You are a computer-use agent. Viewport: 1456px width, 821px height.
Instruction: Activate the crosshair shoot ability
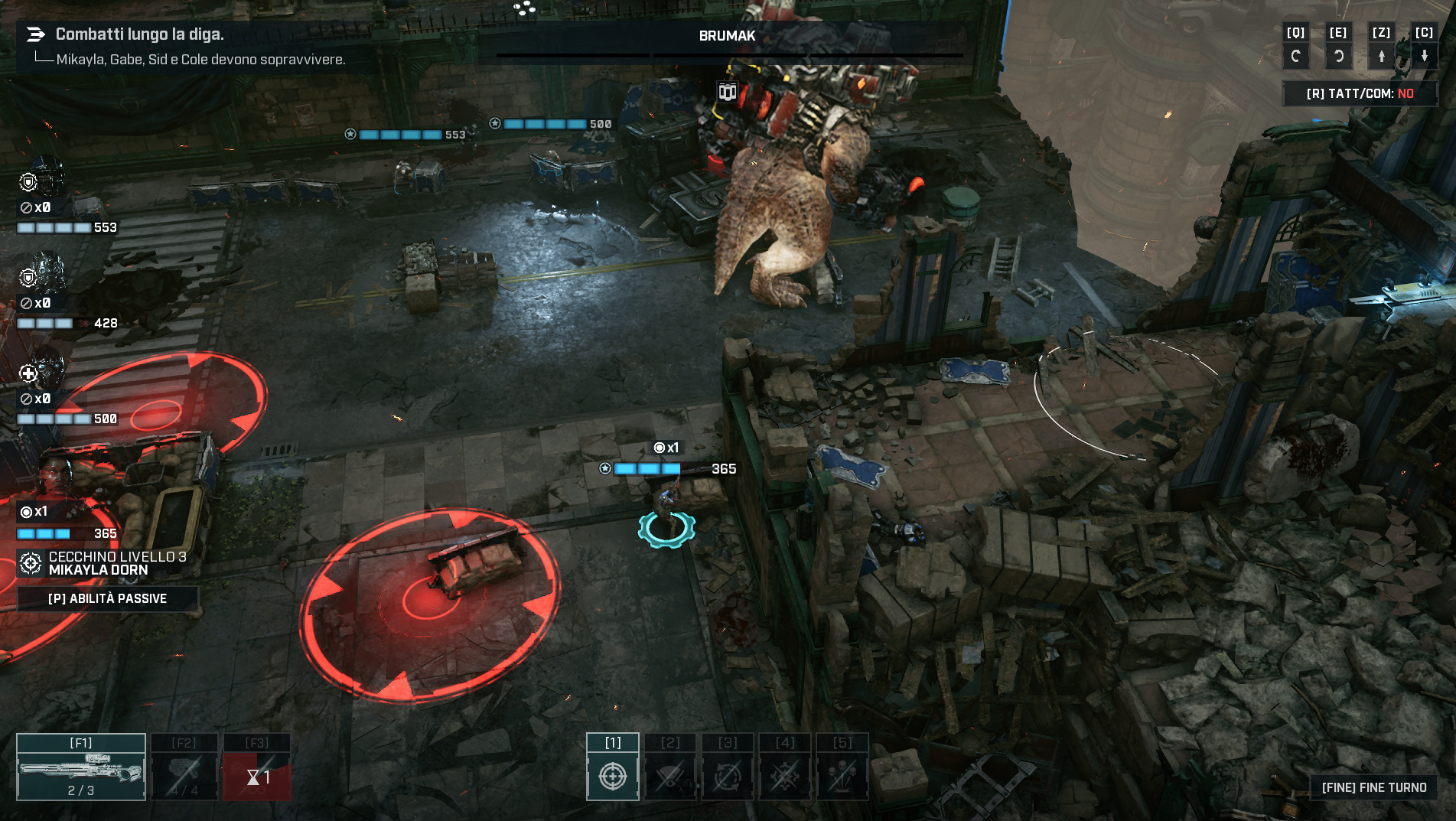[x=613, y=768]
